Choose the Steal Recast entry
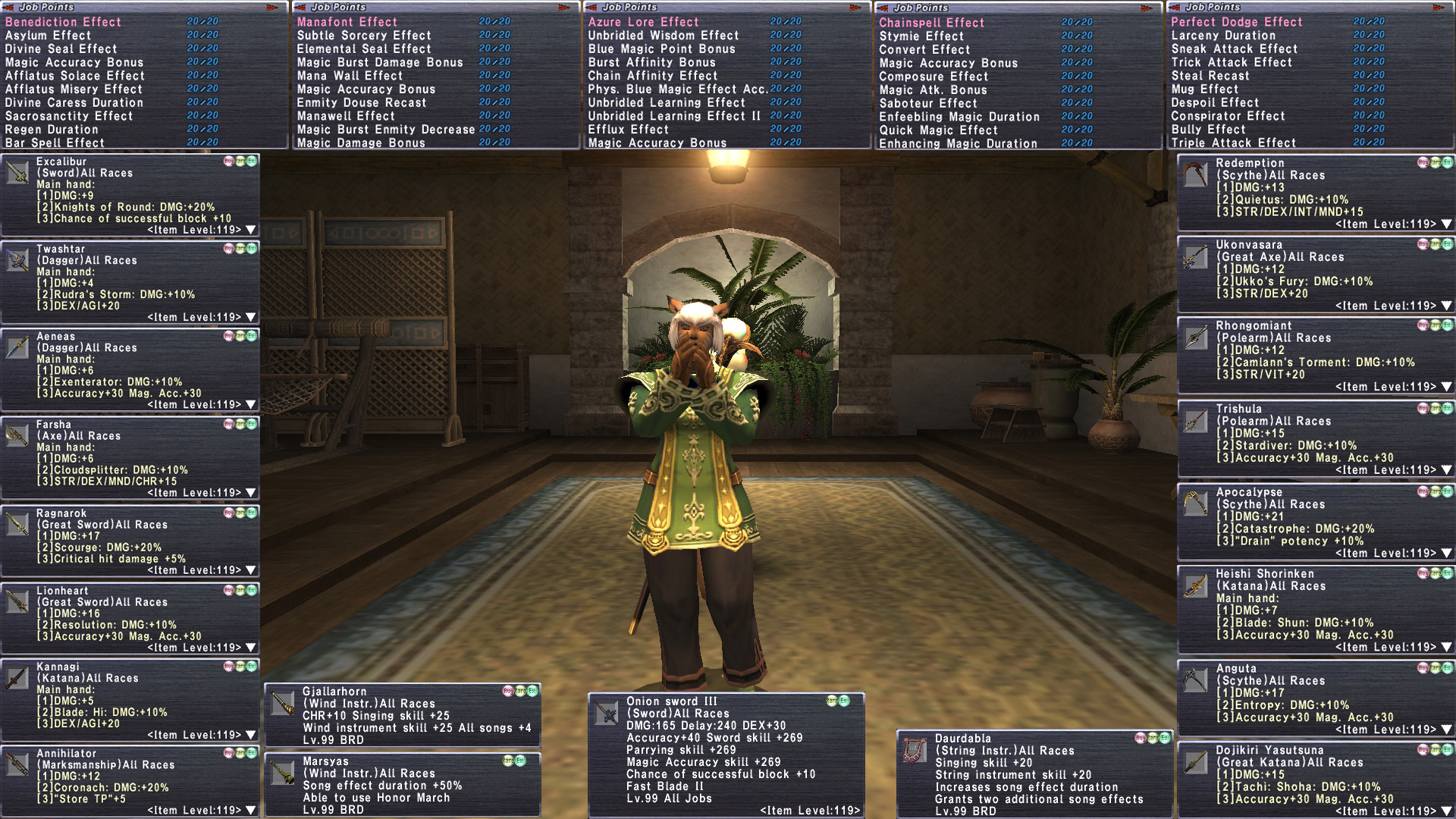The image size is (1456, 819). coord(1210,76)
